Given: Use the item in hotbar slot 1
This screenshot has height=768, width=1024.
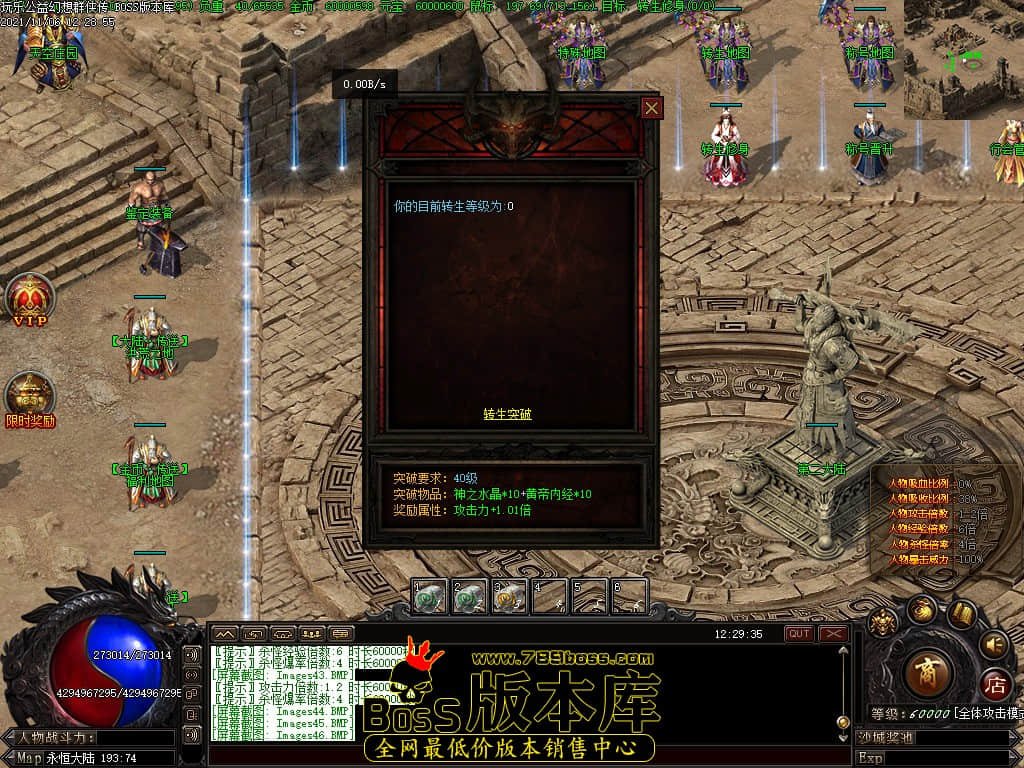Looking at the screenshot, I should (x=430, y=597).
